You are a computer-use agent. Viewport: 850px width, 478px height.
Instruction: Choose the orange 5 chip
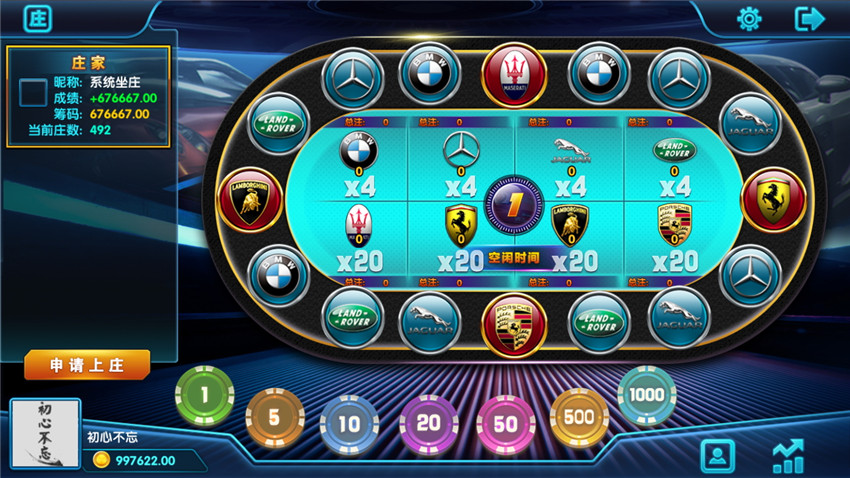point(276,415)
